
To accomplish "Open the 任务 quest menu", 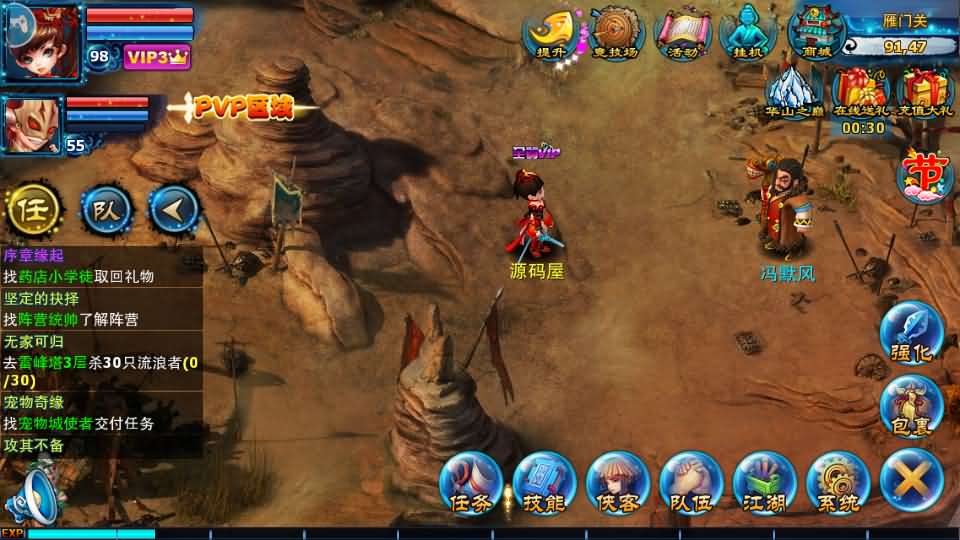I will point(470,483).
